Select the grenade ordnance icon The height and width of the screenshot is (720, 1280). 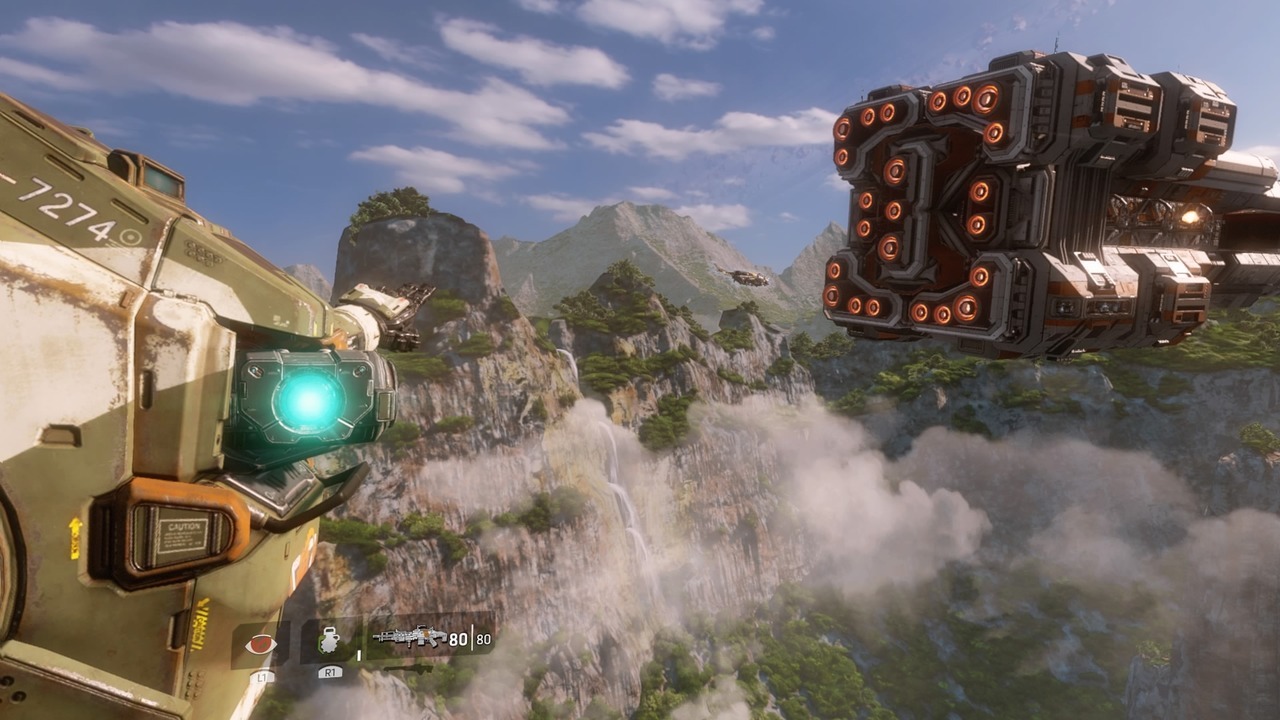click(x=330, y=642)
